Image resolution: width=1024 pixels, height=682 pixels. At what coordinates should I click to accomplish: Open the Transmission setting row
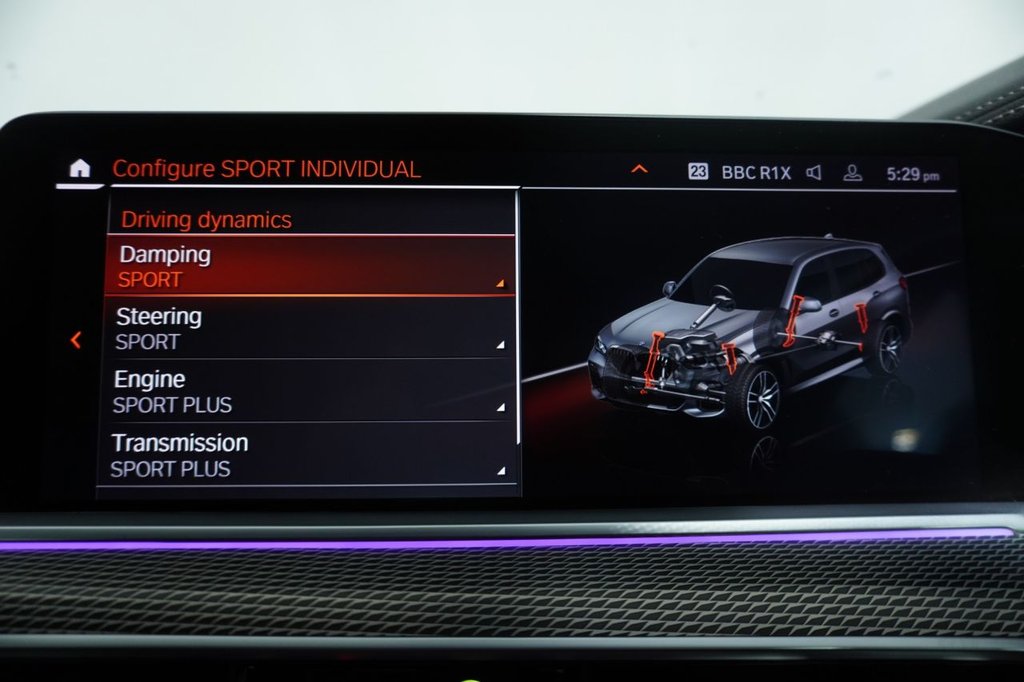(310, 455)
